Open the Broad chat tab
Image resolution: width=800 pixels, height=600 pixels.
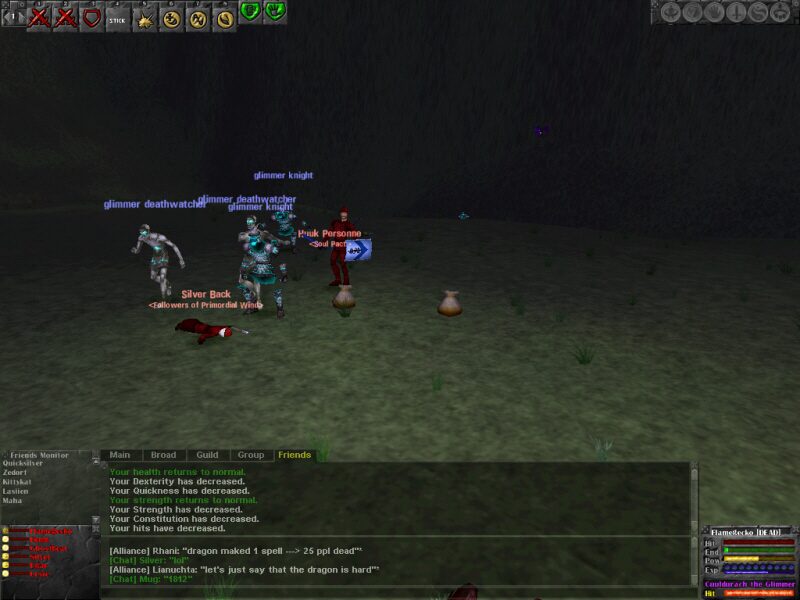tap(163, 455)
